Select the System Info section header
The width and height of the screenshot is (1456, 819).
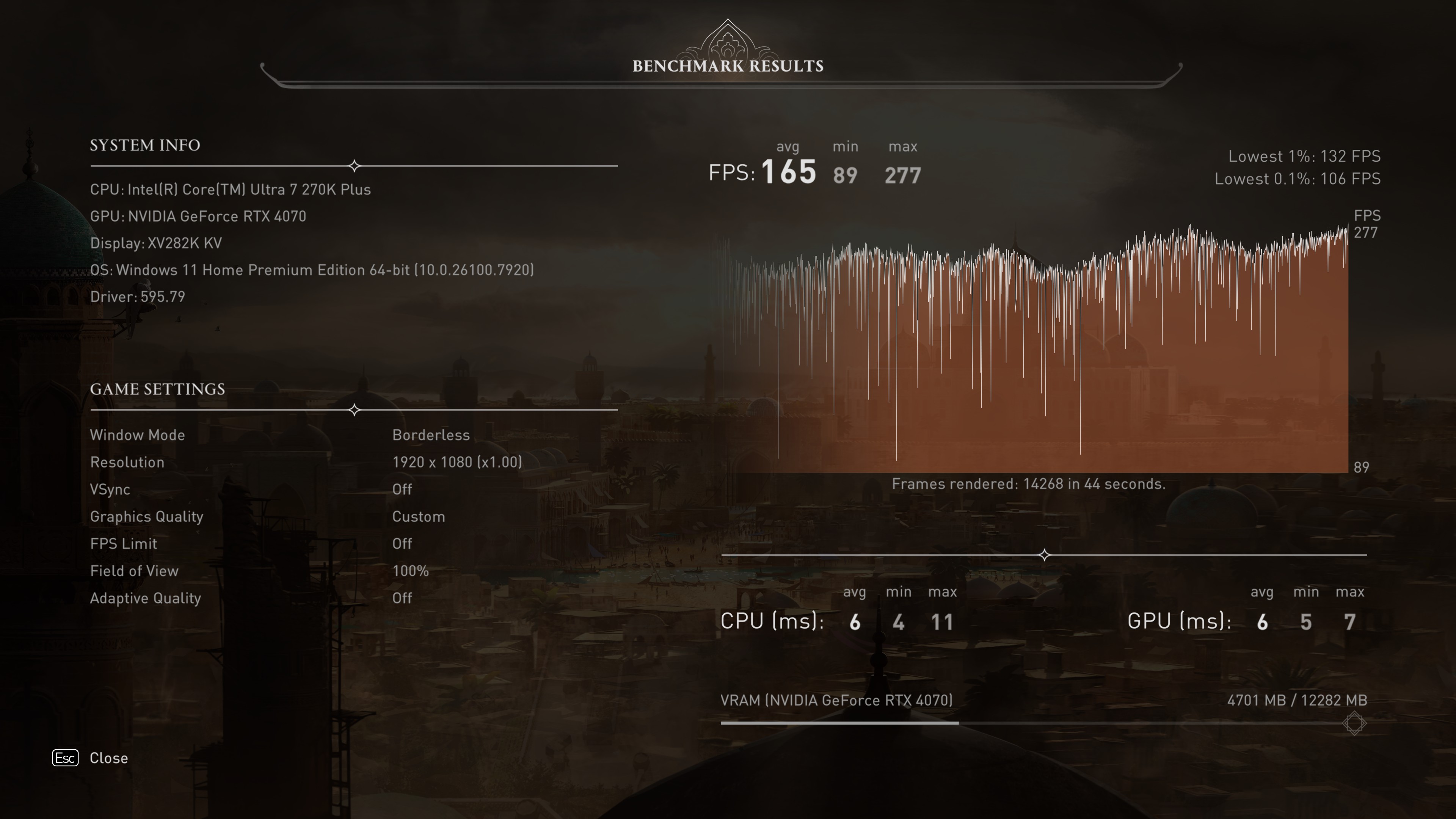pyautogui.click(x=145, y=145)
